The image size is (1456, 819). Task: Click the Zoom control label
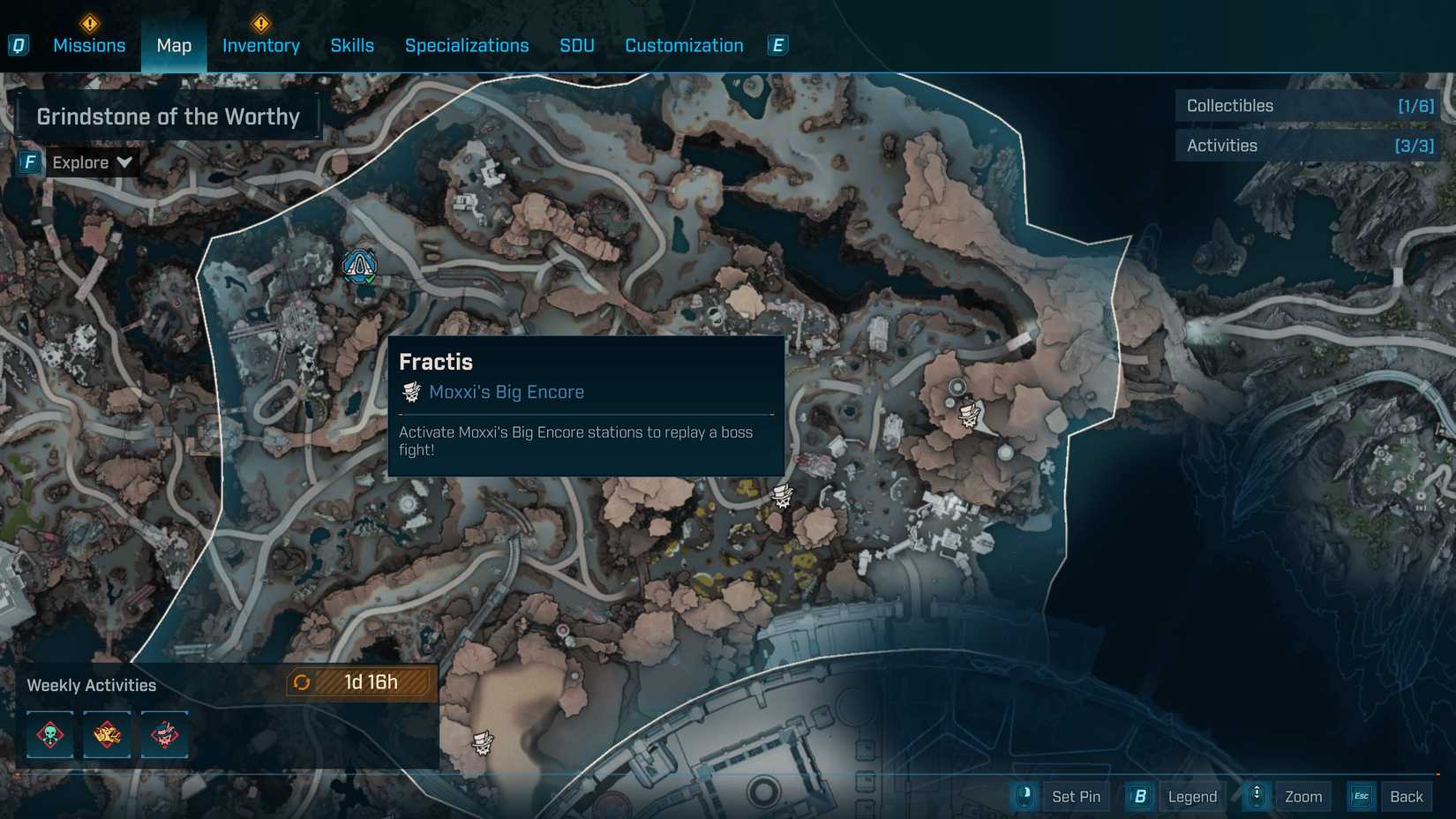pos(1302,797)
